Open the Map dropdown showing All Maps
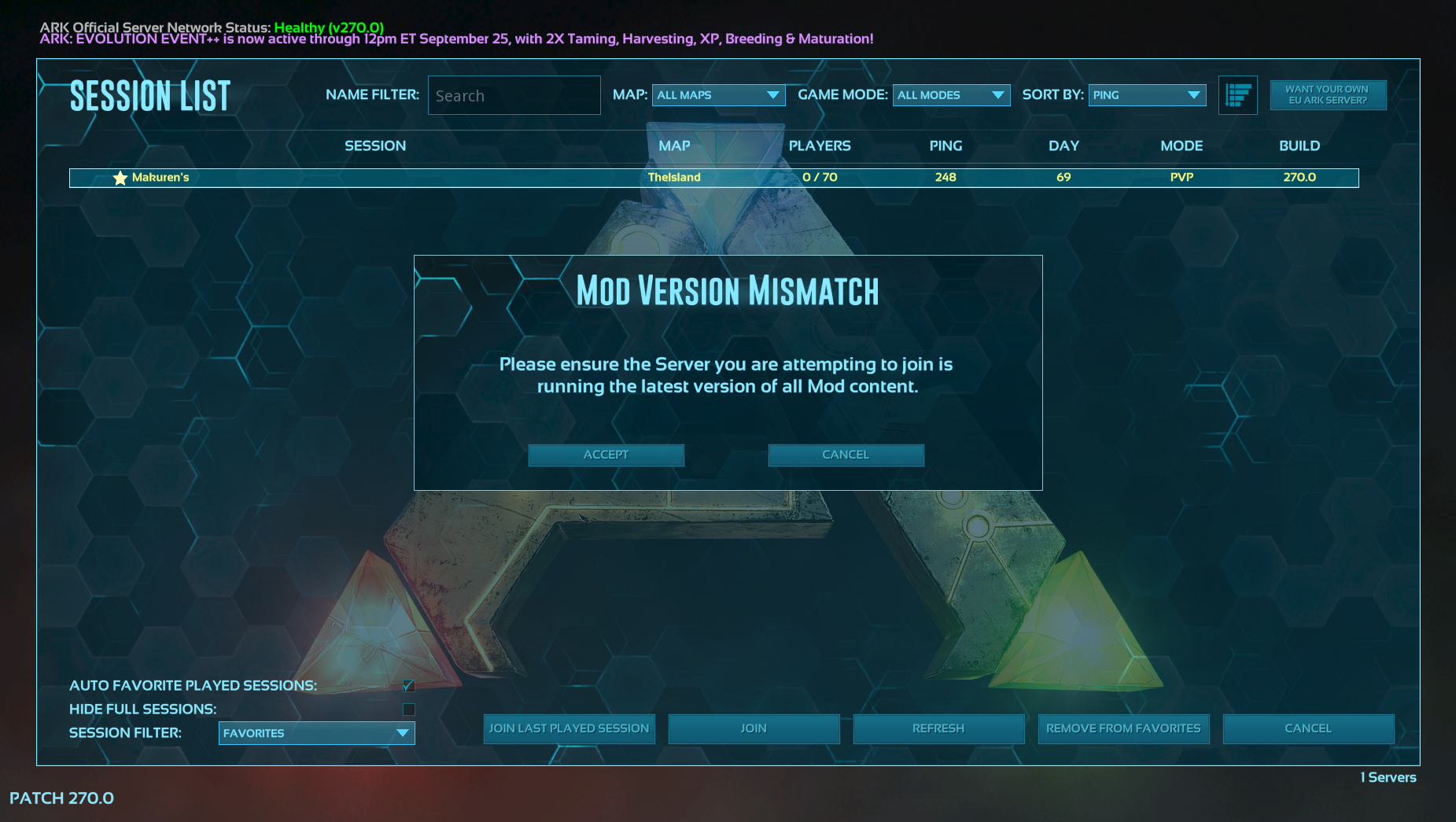 (718, 95)
